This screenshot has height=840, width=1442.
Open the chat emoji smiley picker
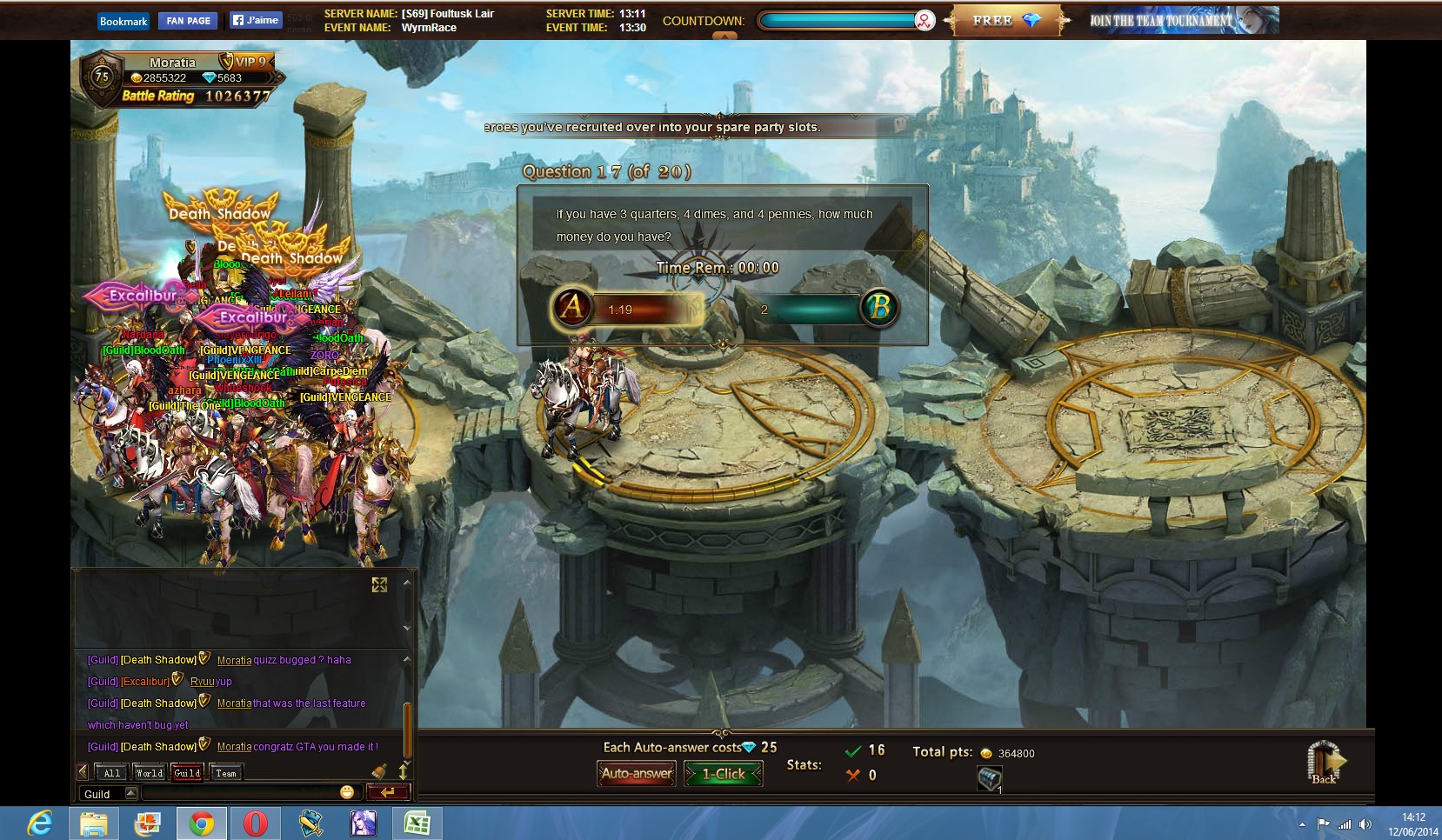(347, 792)
